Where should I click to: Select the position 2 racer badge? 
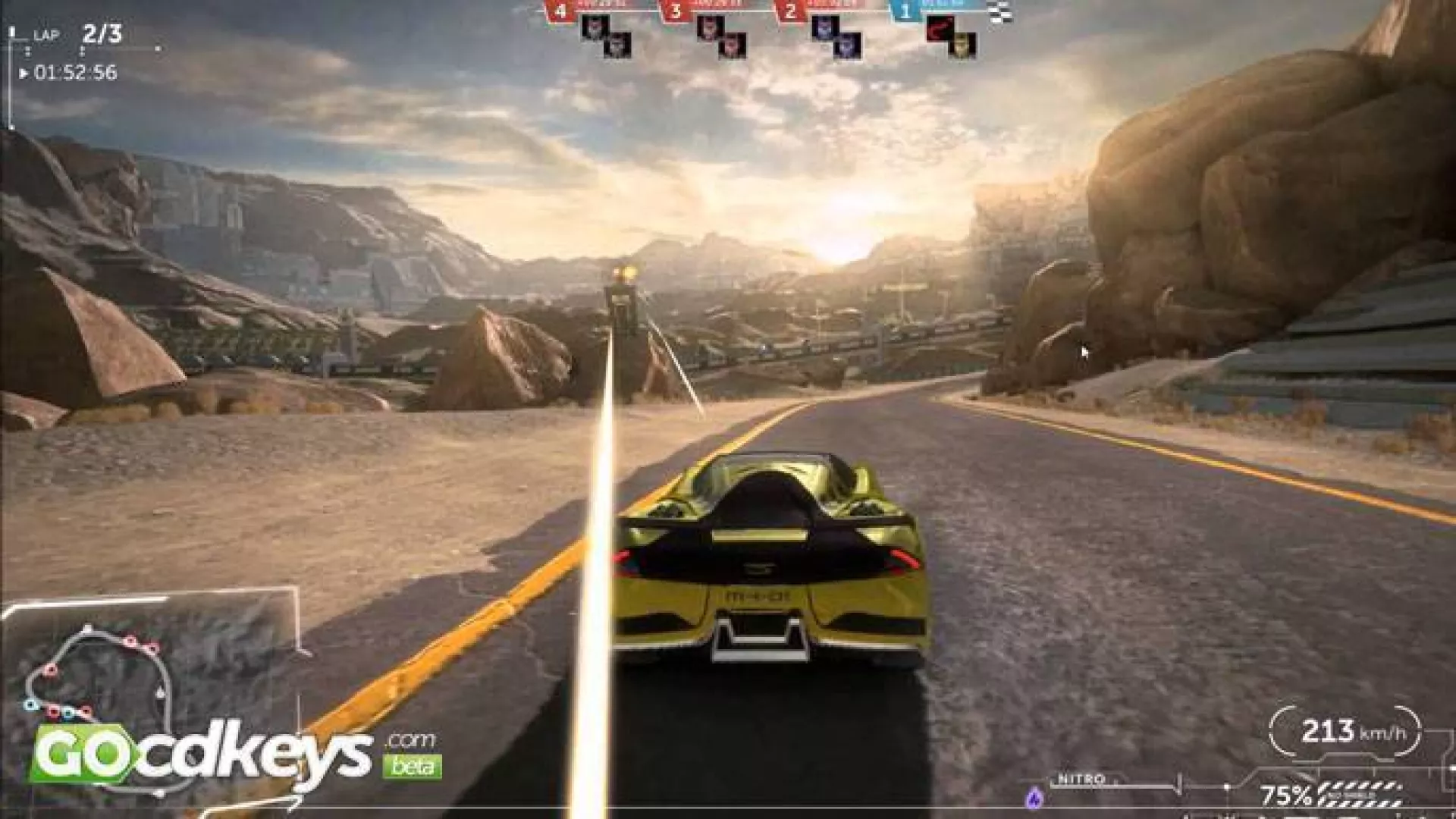pos(791,11)
